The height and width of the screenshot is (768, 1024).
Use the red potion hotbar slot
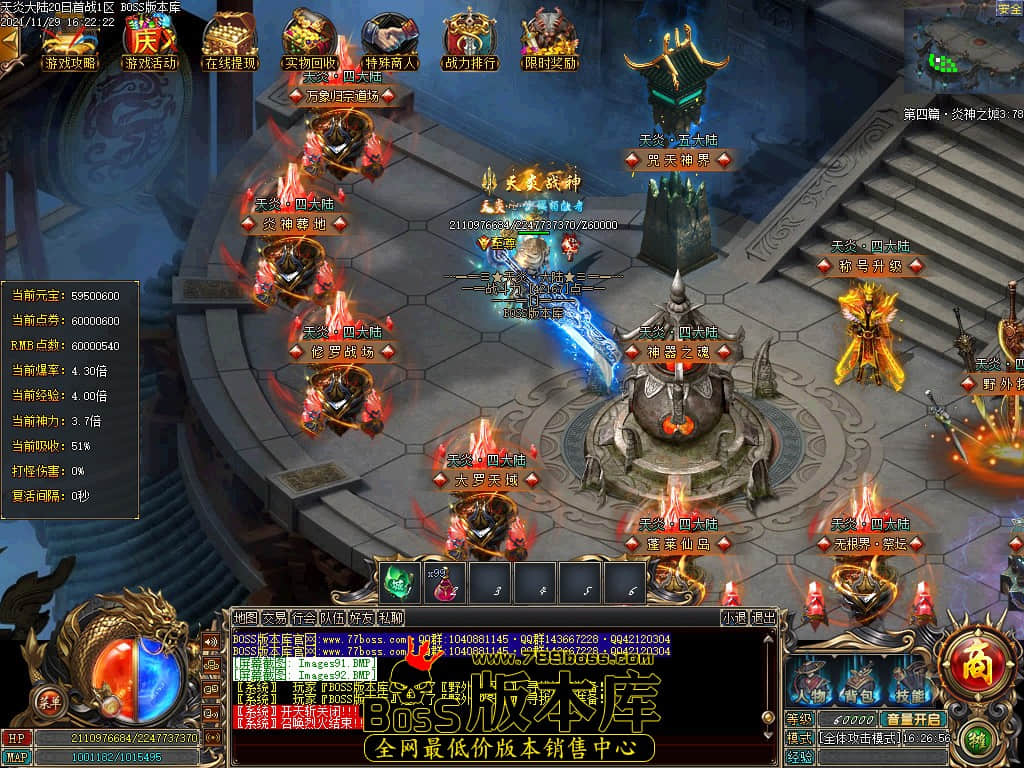click(444, 582)
